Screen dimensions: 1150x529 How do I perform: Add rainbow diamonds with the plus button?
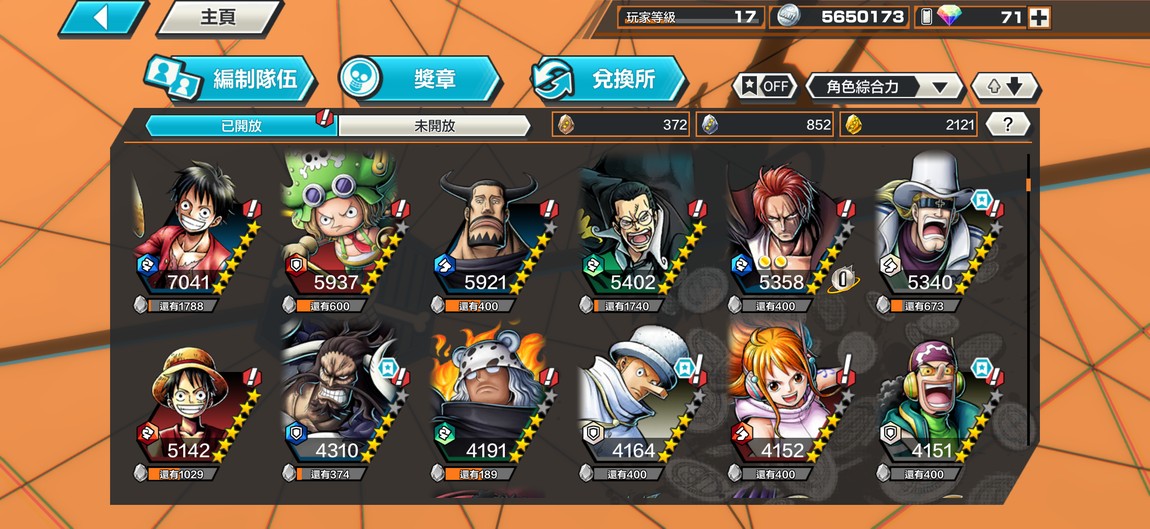tap(1039, 17)
